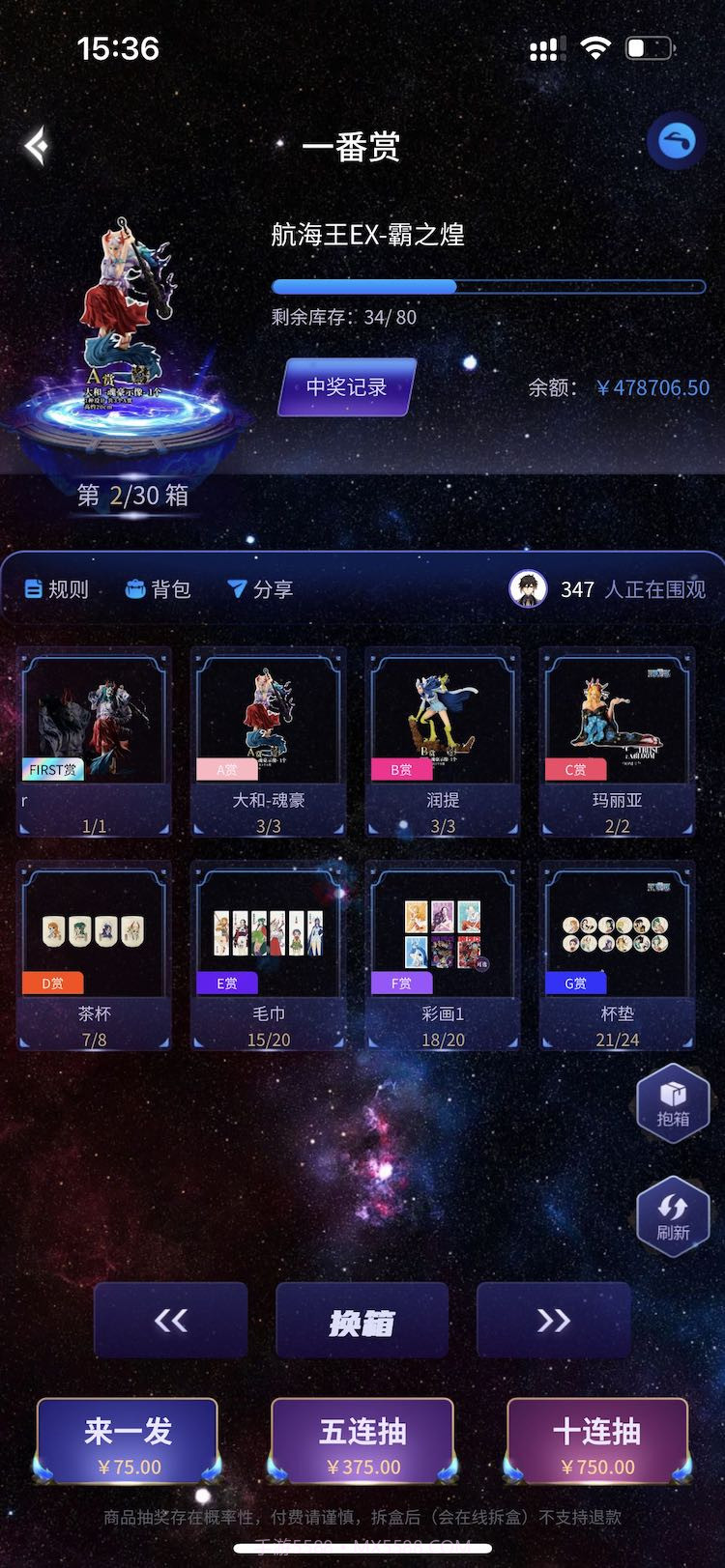Go to the previous box with «
The image size is (725, 1568).
[x=171, y=1321]
